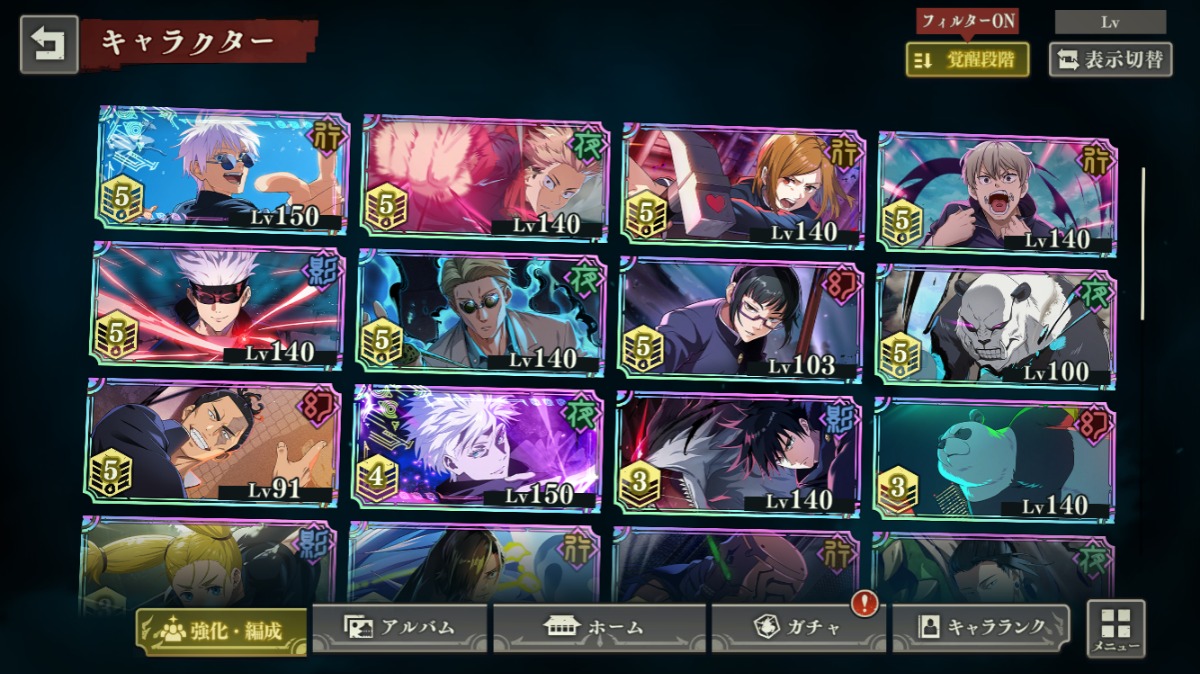Select the Lv140 Inumaki shouting card
The height and width of the screenshot is (674, 1200).
tap(997, 192)
